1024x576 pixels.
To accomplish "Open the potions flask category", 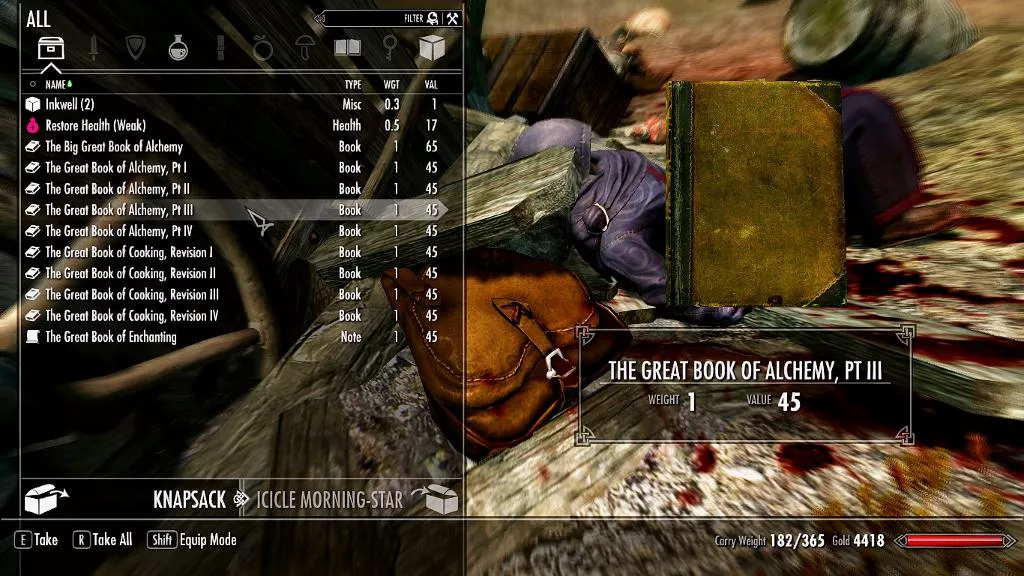I will (178, 47).
